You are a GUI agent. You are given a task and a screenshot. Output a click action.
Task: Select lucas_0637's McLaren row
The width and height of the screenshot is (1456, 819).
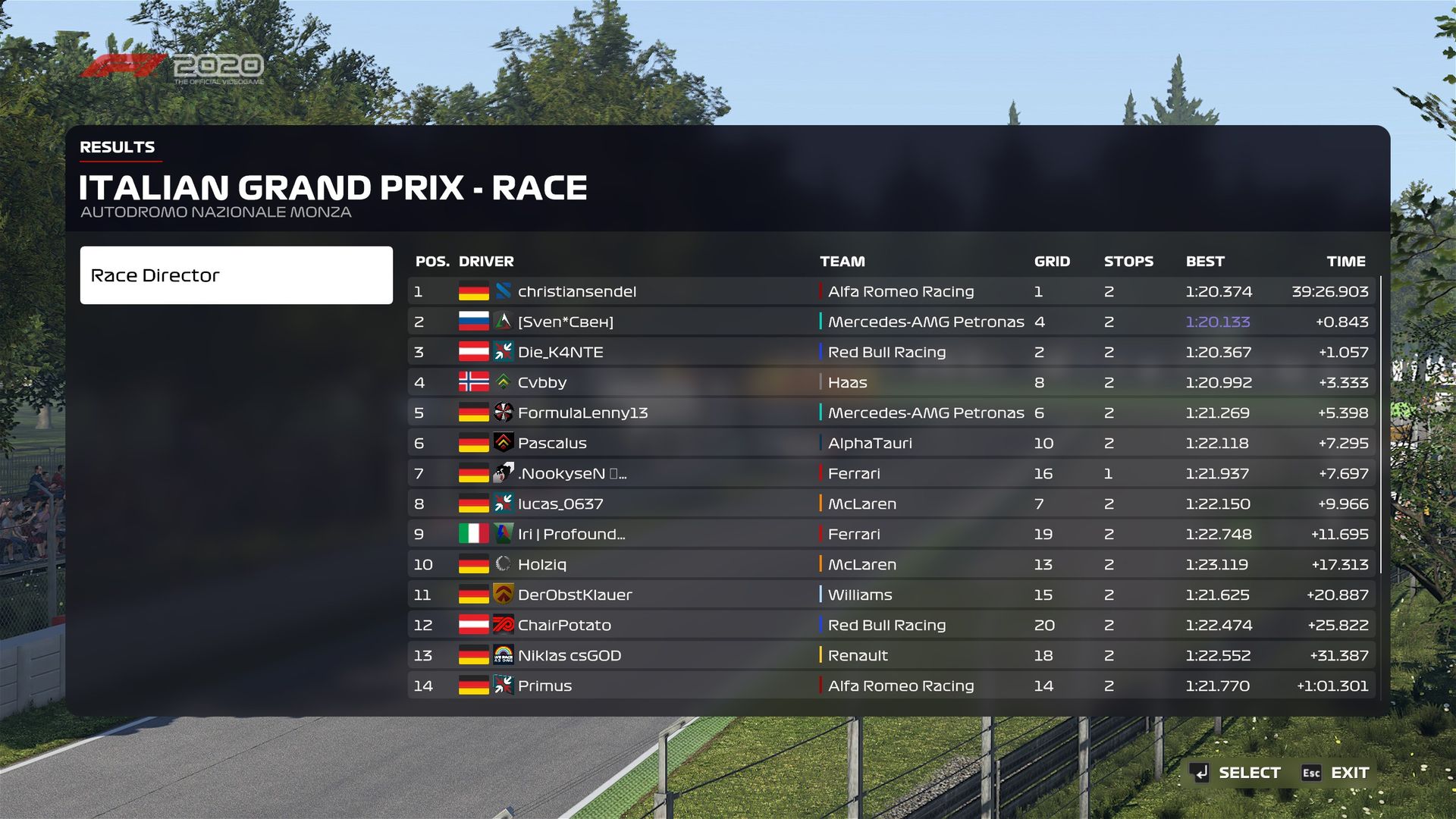(x=891, y=504)
